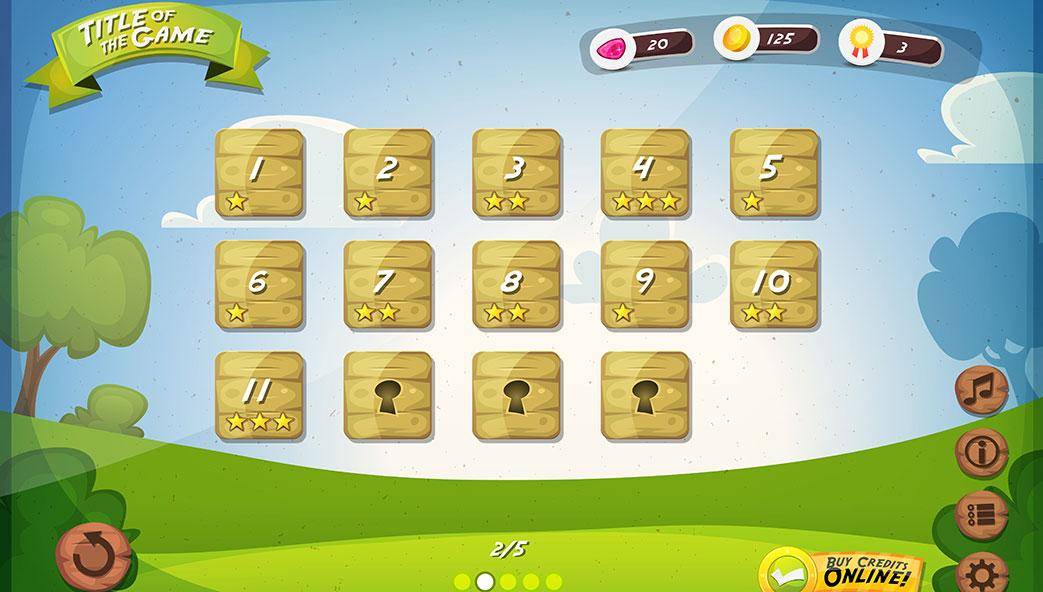Open the level 8 tile
The width and height of the screenshot is (1043, 592).
(x=517, y=285)
